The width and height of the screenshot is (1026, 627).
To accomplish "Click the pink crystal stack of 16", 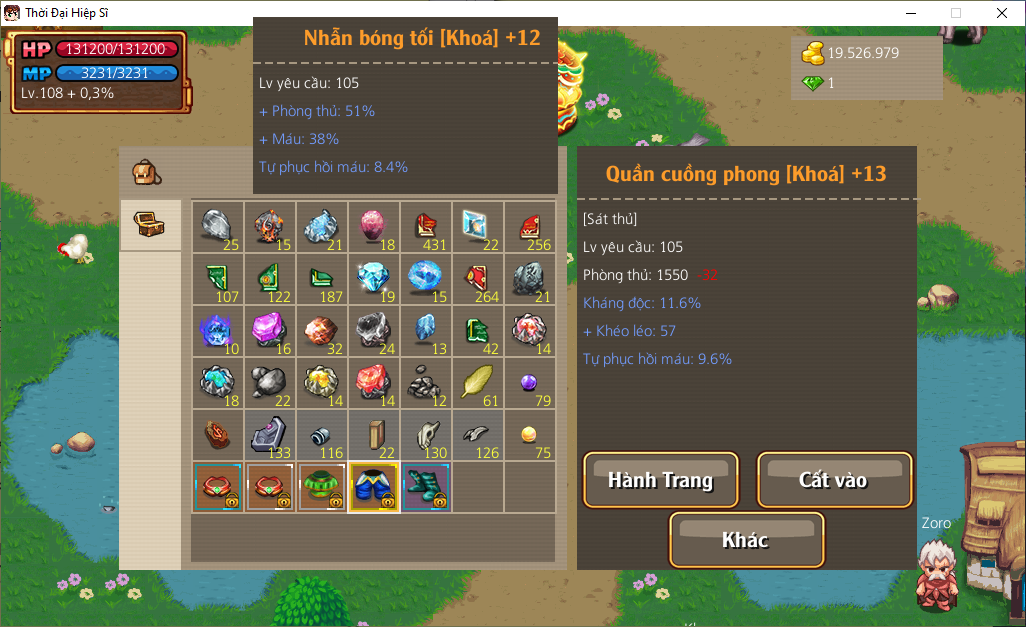I will click(270, 331).
